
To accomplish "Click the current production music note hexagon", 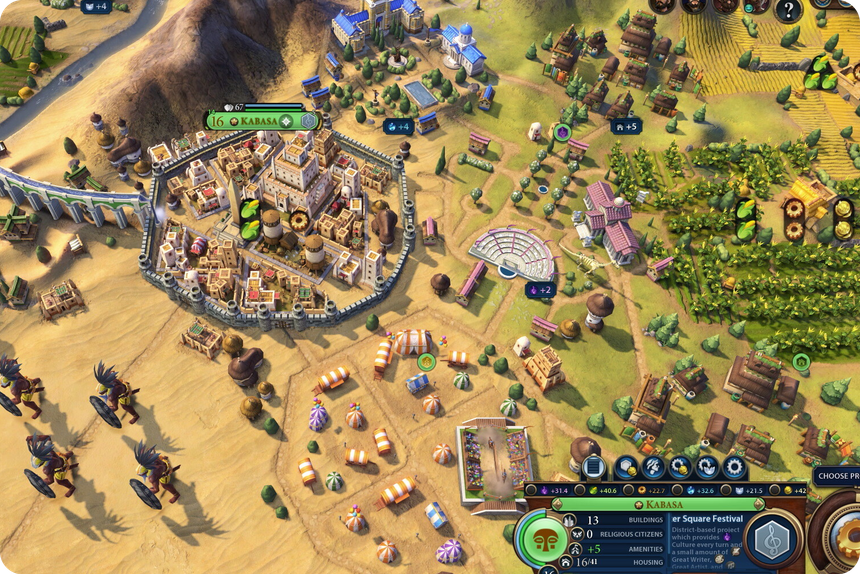I will tap(773, 539).
